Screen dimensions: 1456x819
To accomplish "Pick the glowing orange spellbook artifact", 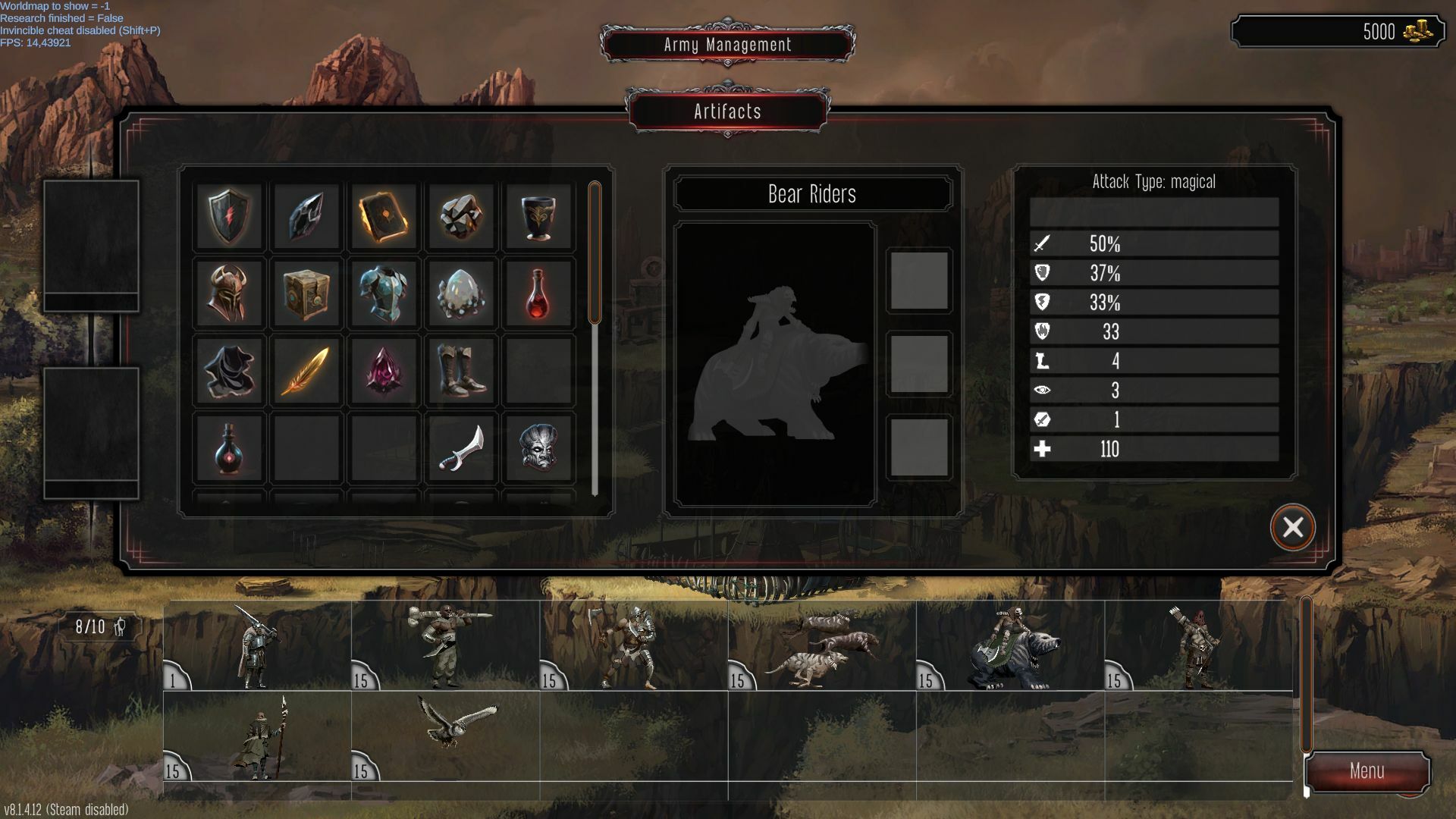I will point(384,217).
